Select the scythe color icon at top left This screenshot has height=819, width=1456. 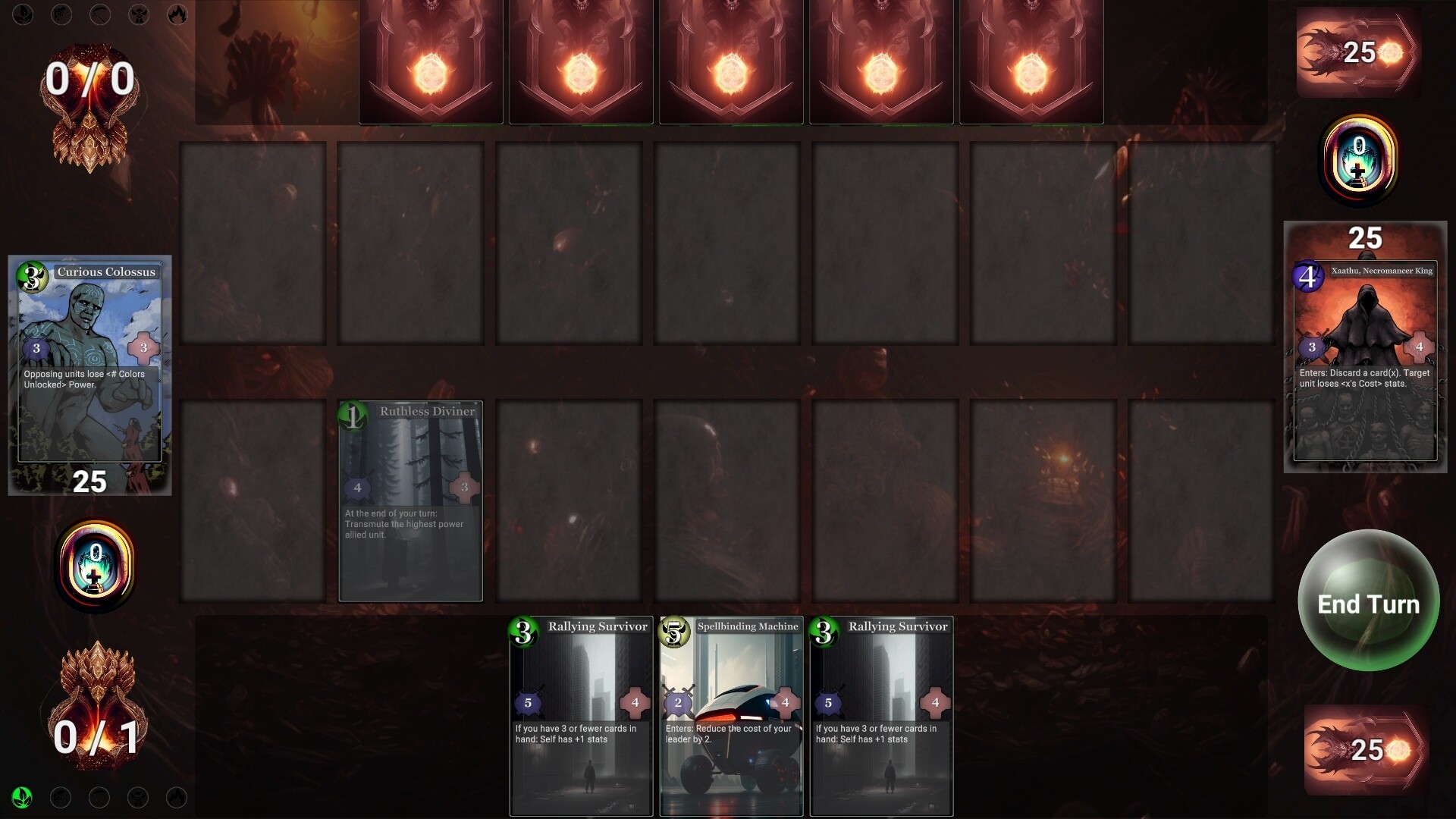click(x=99, y=14)
